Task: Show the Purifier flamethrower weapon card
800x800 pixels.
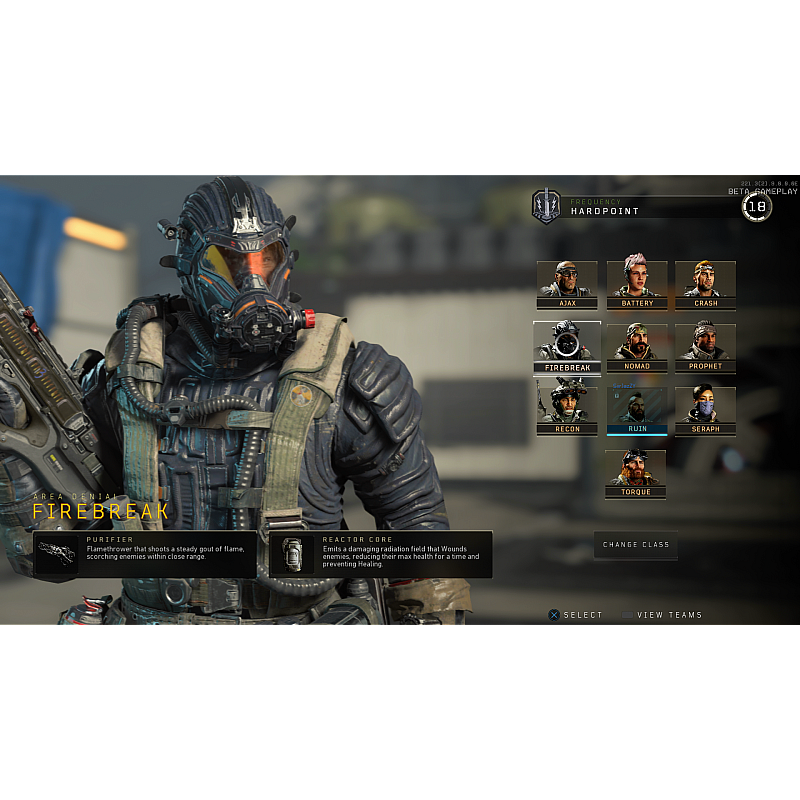Action: pos(145,554)
